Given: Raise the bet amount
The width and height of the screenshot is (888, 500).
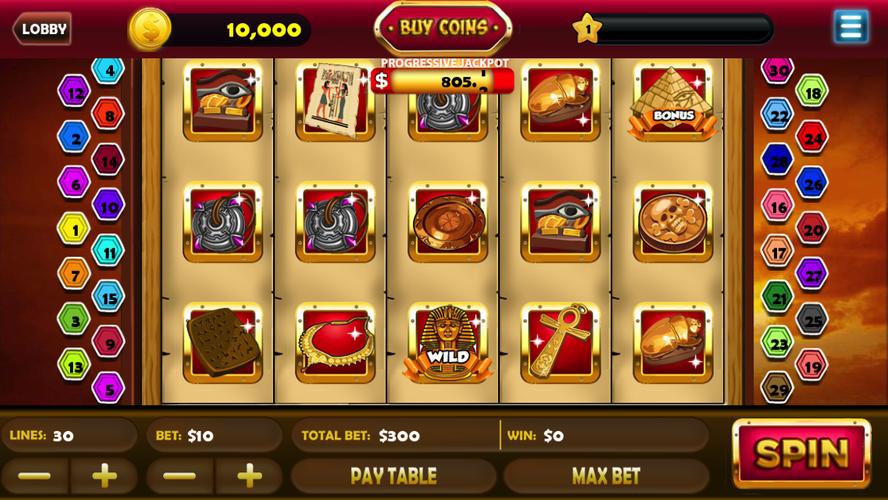Looking at the screenshot, I should pyautogui.click(x=250, y=475).
